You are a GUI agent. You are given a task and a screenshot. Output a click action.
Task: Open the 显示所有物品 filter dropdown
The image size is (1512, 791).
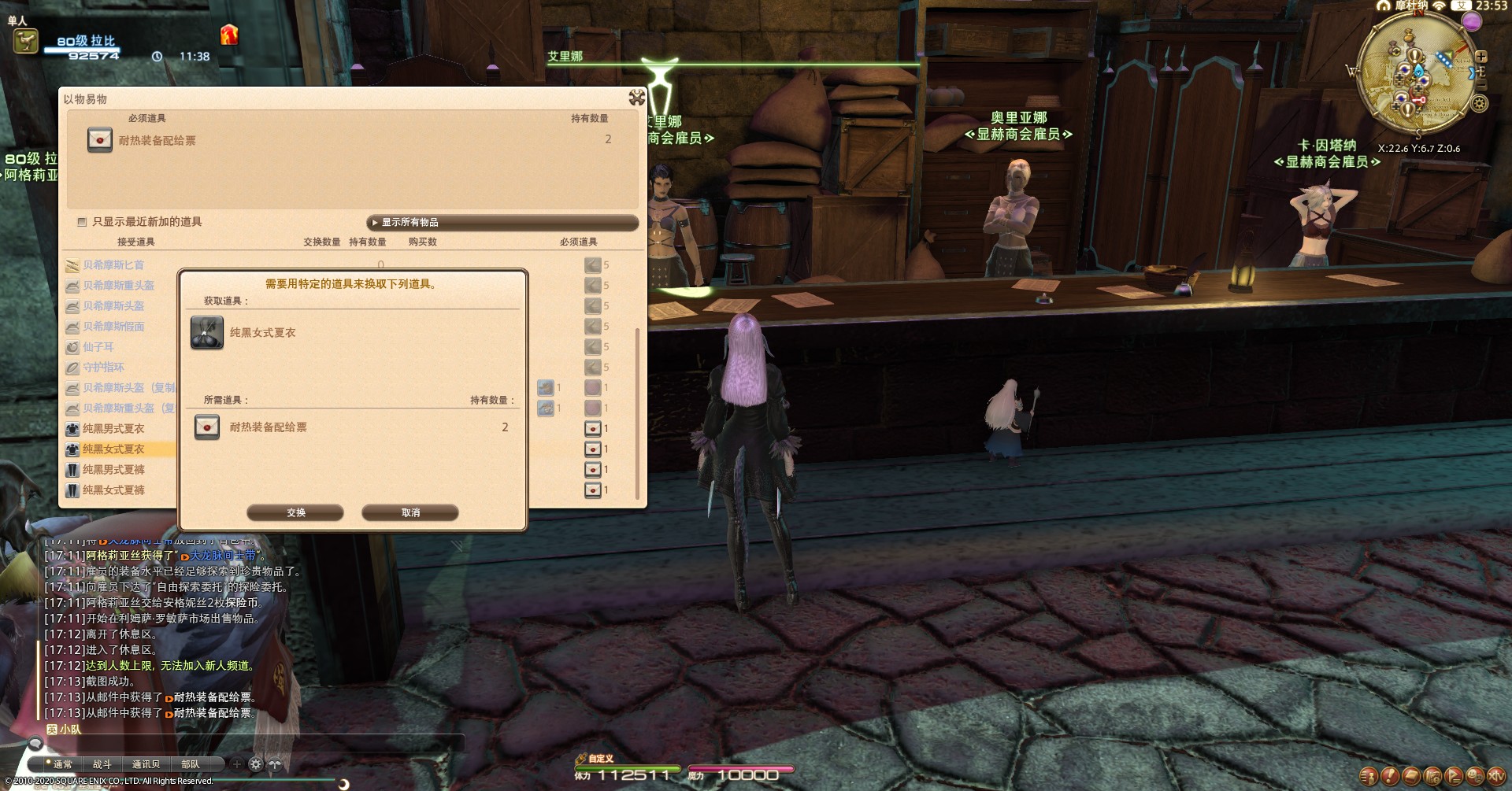(502, 223)
